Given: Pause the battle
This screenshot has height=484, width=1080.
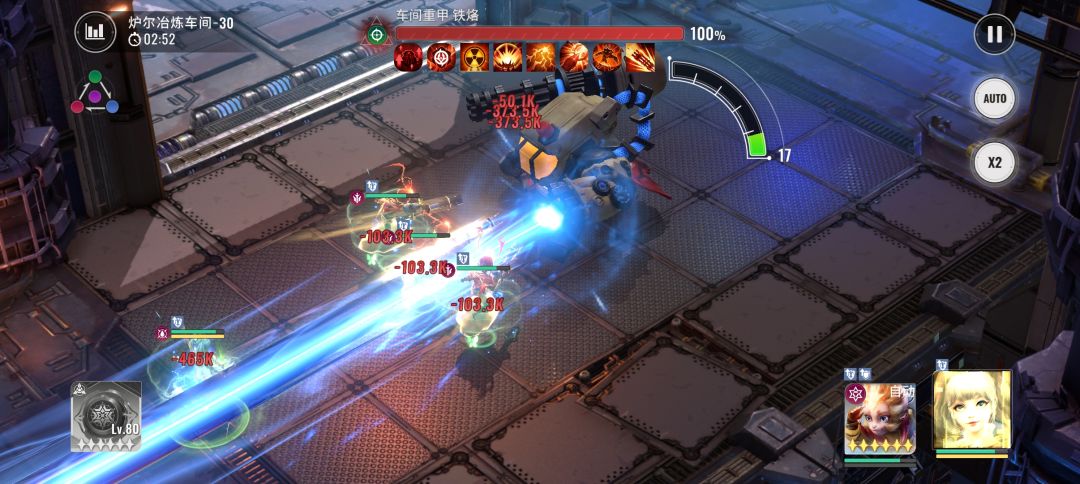Looking at the screenshot, I should (x=994, y=34).
